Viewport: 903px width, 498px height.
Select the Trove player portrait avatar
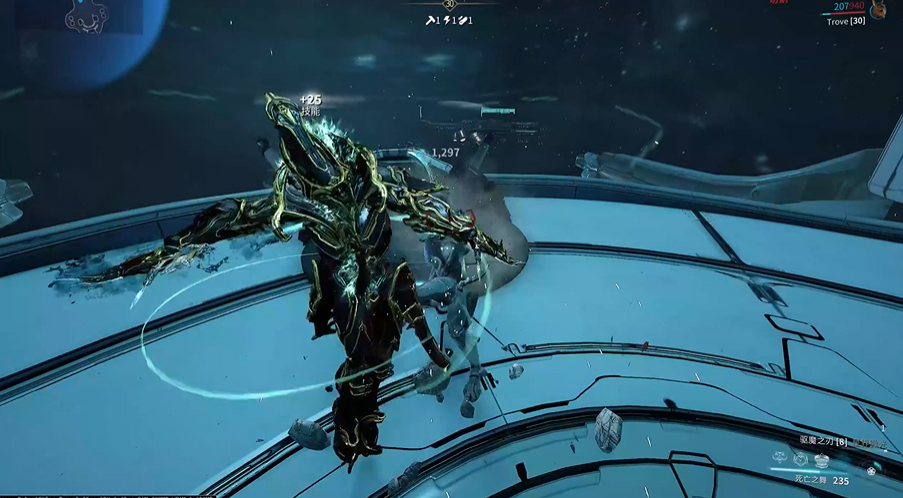(x=878, y=10)
